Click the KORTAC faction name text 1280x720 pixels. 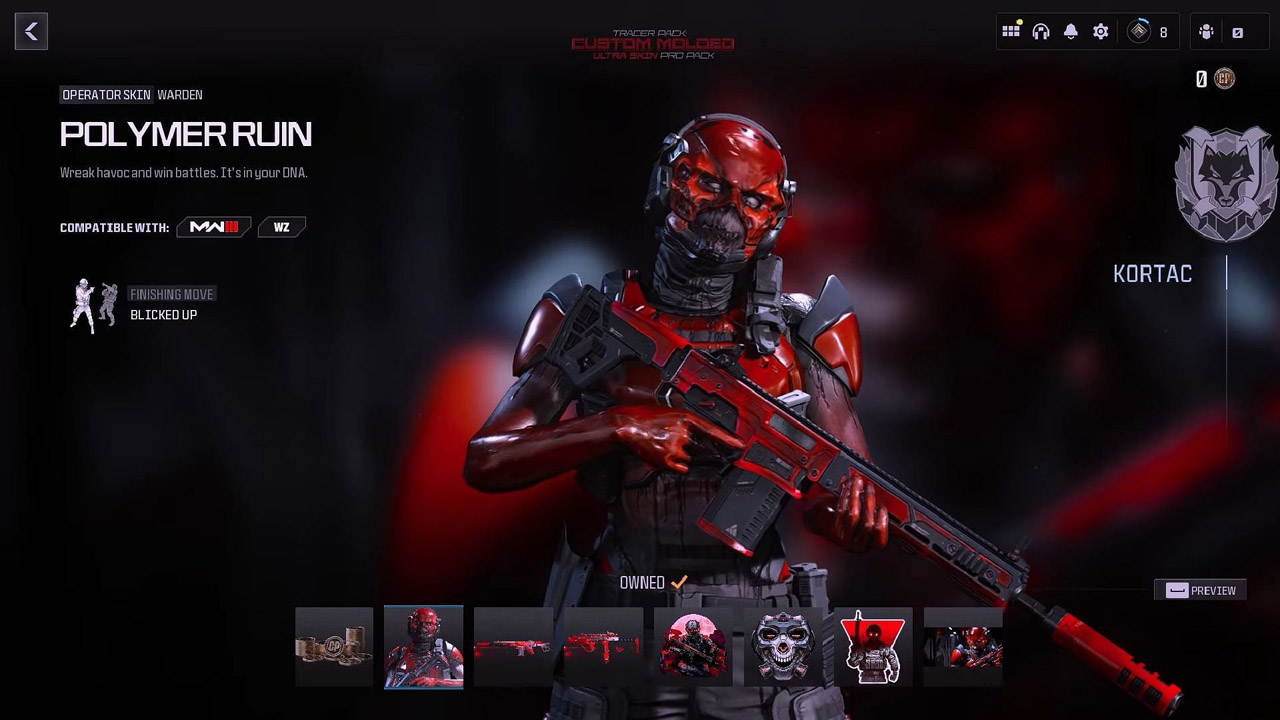[1152, 273]
